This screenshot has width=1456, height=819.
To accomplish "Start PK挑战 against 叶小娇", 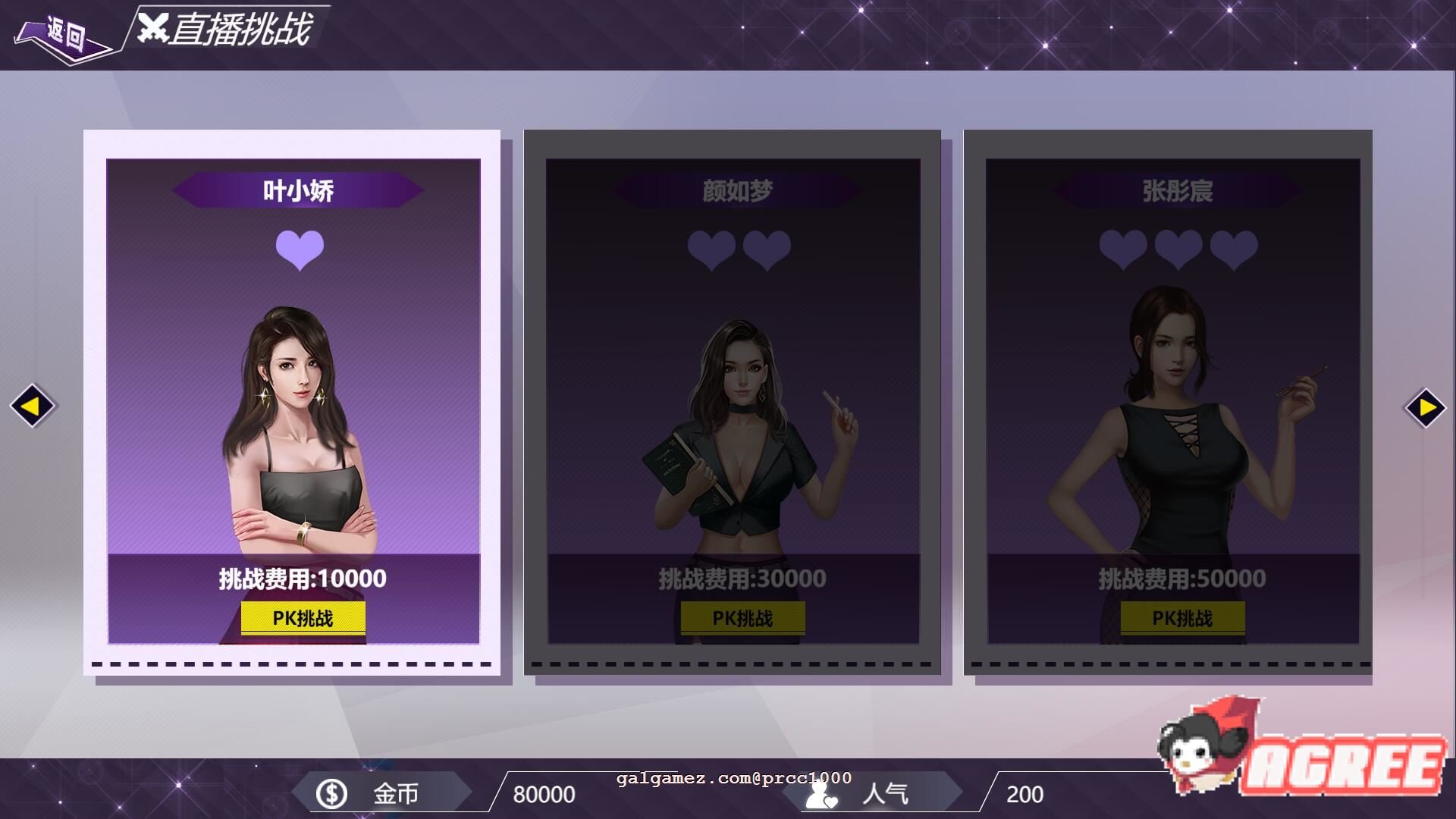I will click(303, 618).
